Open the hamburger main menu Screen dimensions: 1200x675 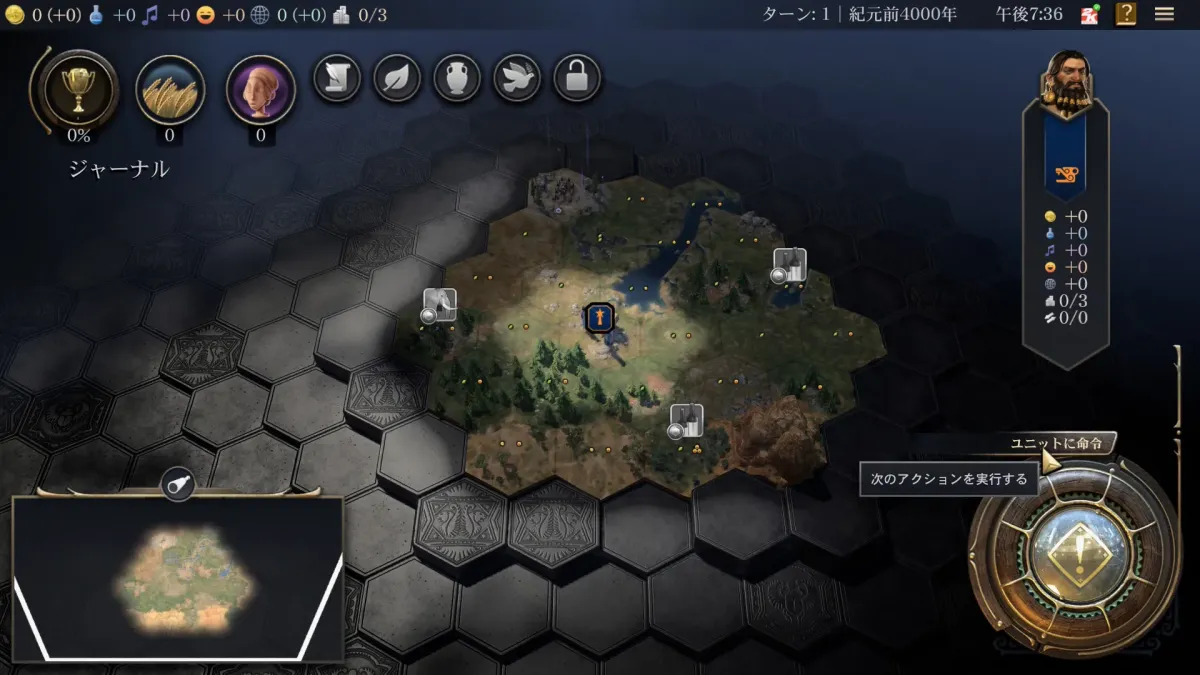(x=1164, y=14)
